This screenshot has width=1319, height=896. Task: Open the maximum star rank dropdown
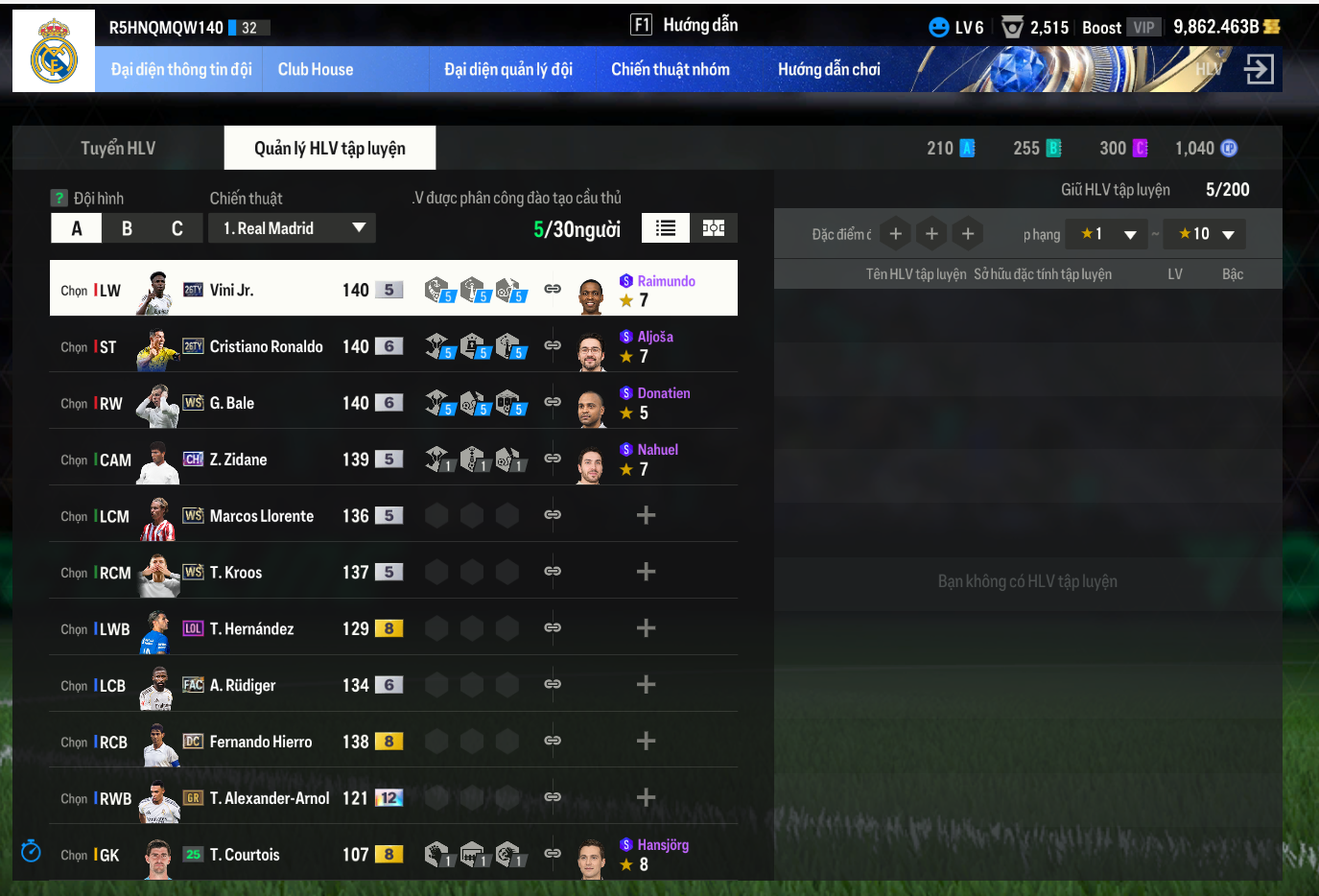coord(1205,234)
